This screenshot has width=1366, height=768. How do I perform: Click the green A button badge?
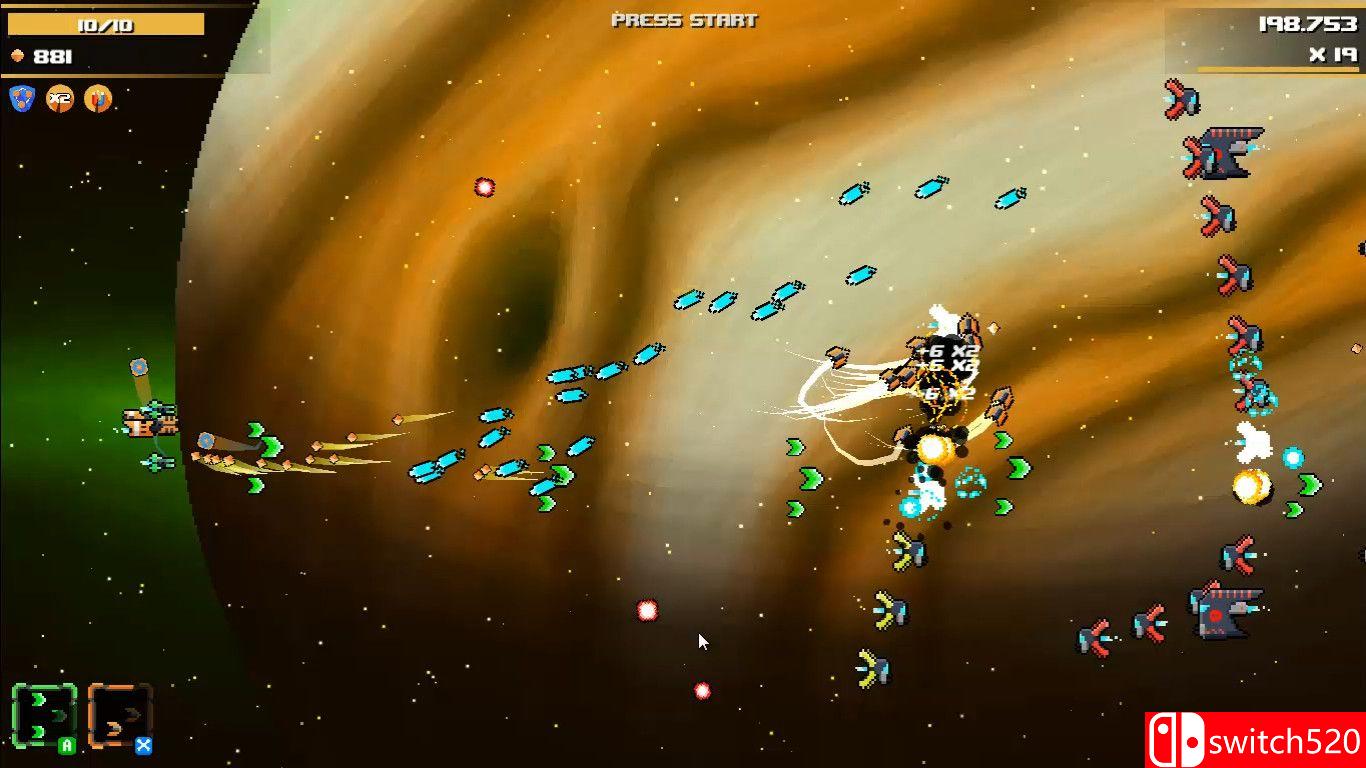pos(66,746)
